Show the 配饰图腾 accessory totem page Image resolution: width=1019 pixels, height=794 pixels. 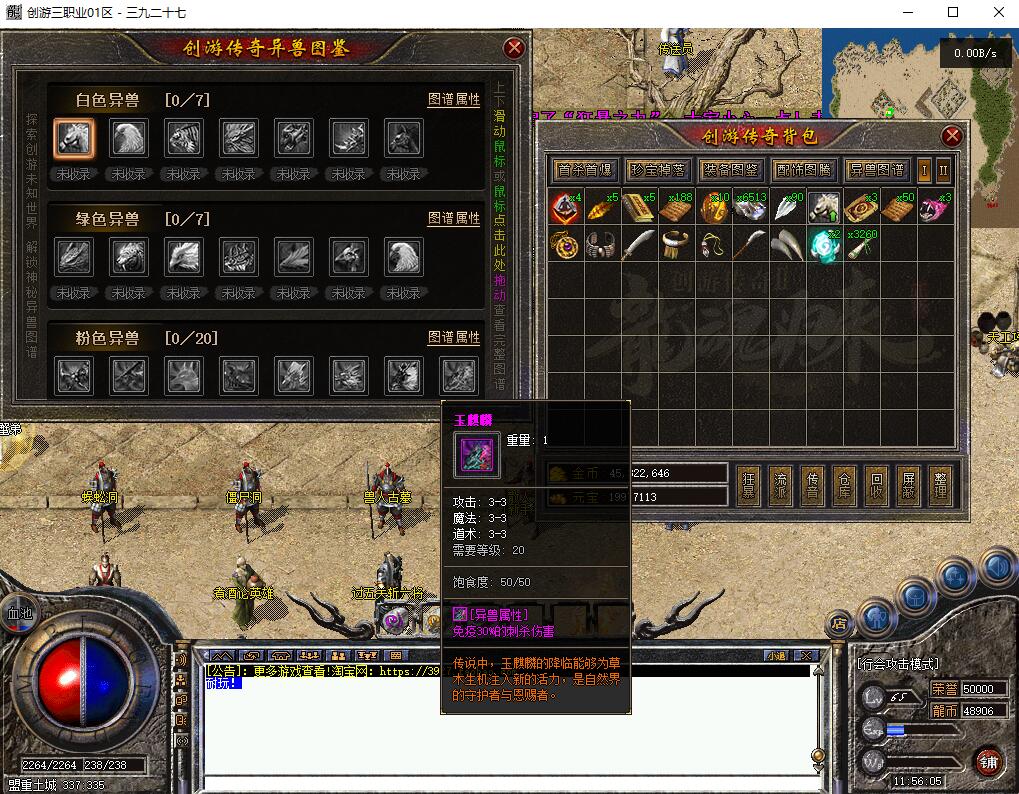pos(804,170)
